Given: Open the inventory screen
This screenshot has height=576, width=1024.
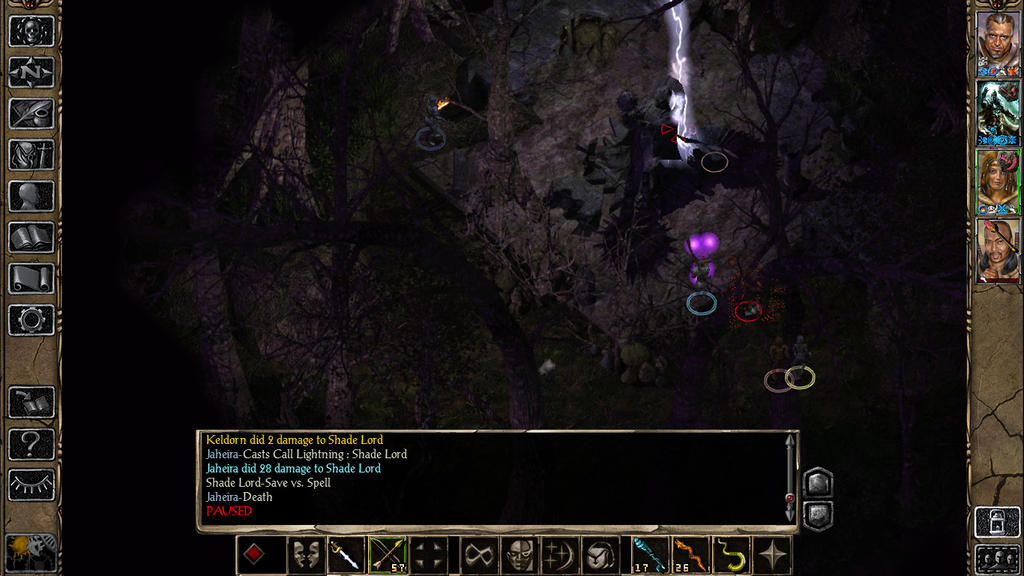Looking at the screenshot, I should 31,155.
